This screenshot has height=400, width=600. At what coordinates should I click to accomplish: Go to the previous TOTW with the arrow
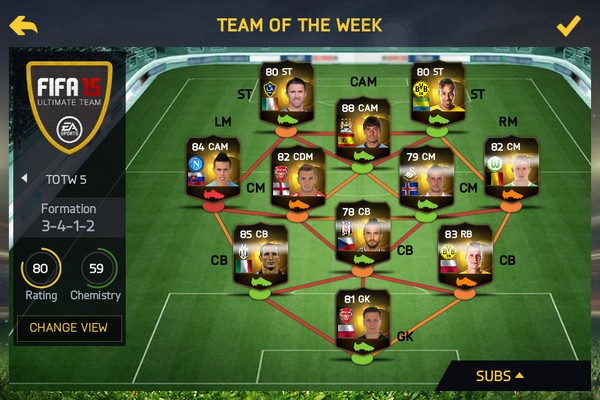(24, 178)
